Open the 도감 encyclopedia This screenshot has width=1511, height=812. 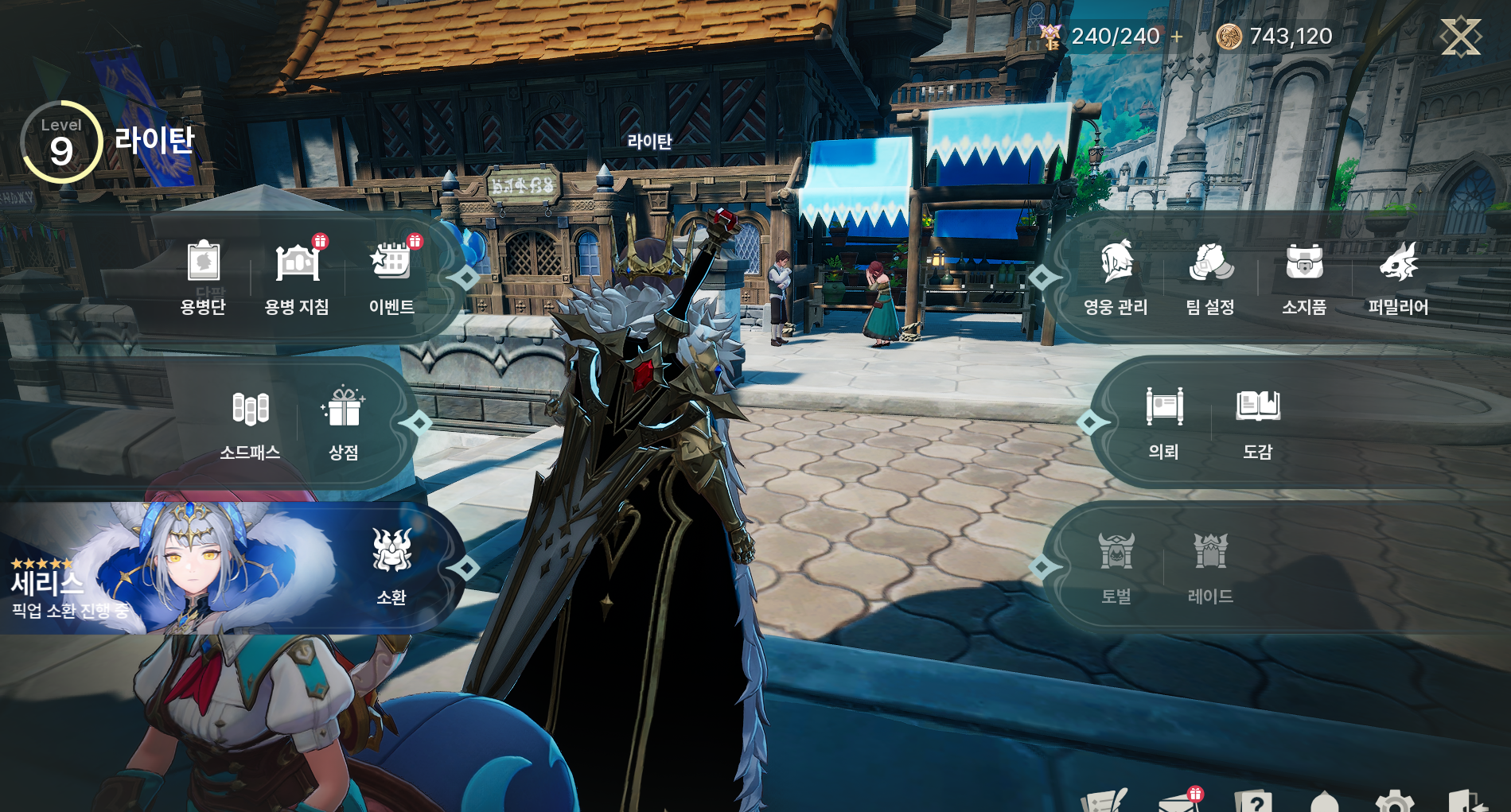[x=1258, y=422]
